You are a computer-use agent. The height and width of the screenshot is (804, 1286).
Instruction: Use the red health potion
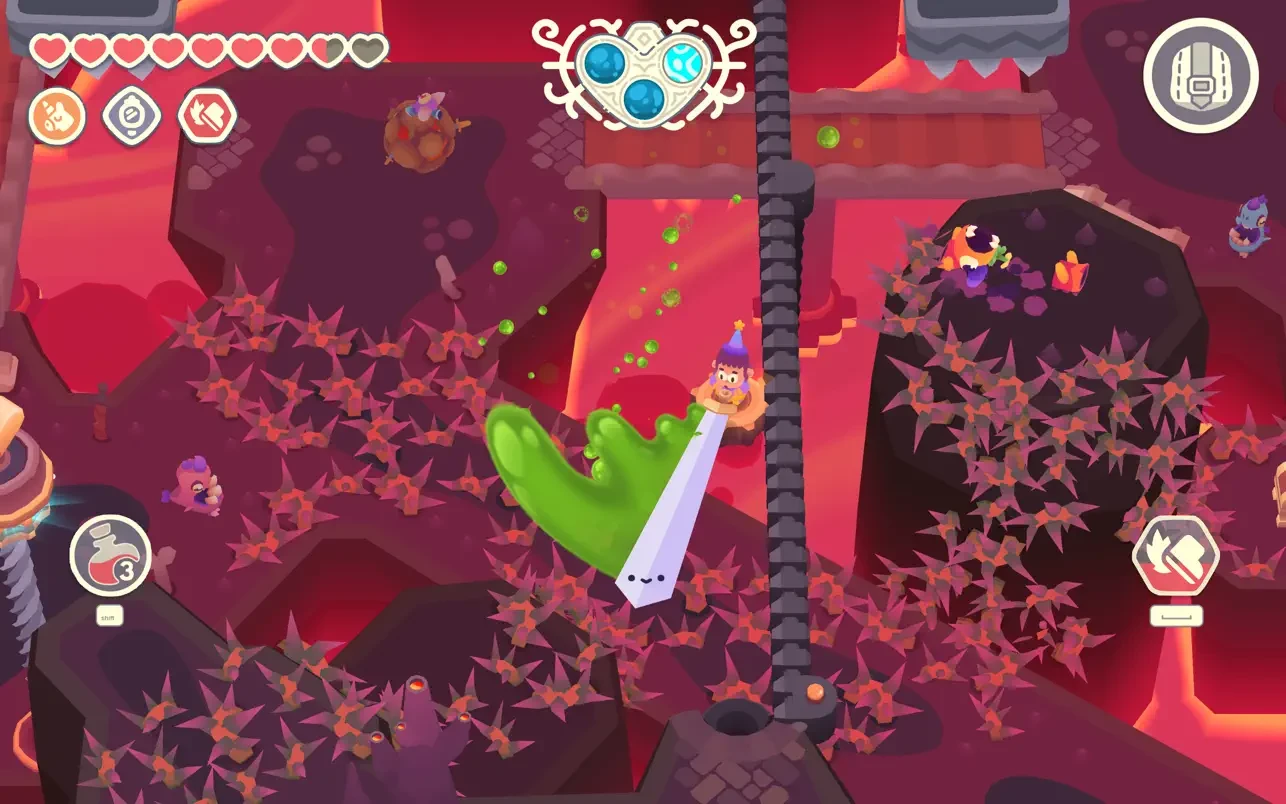point(110,556)
